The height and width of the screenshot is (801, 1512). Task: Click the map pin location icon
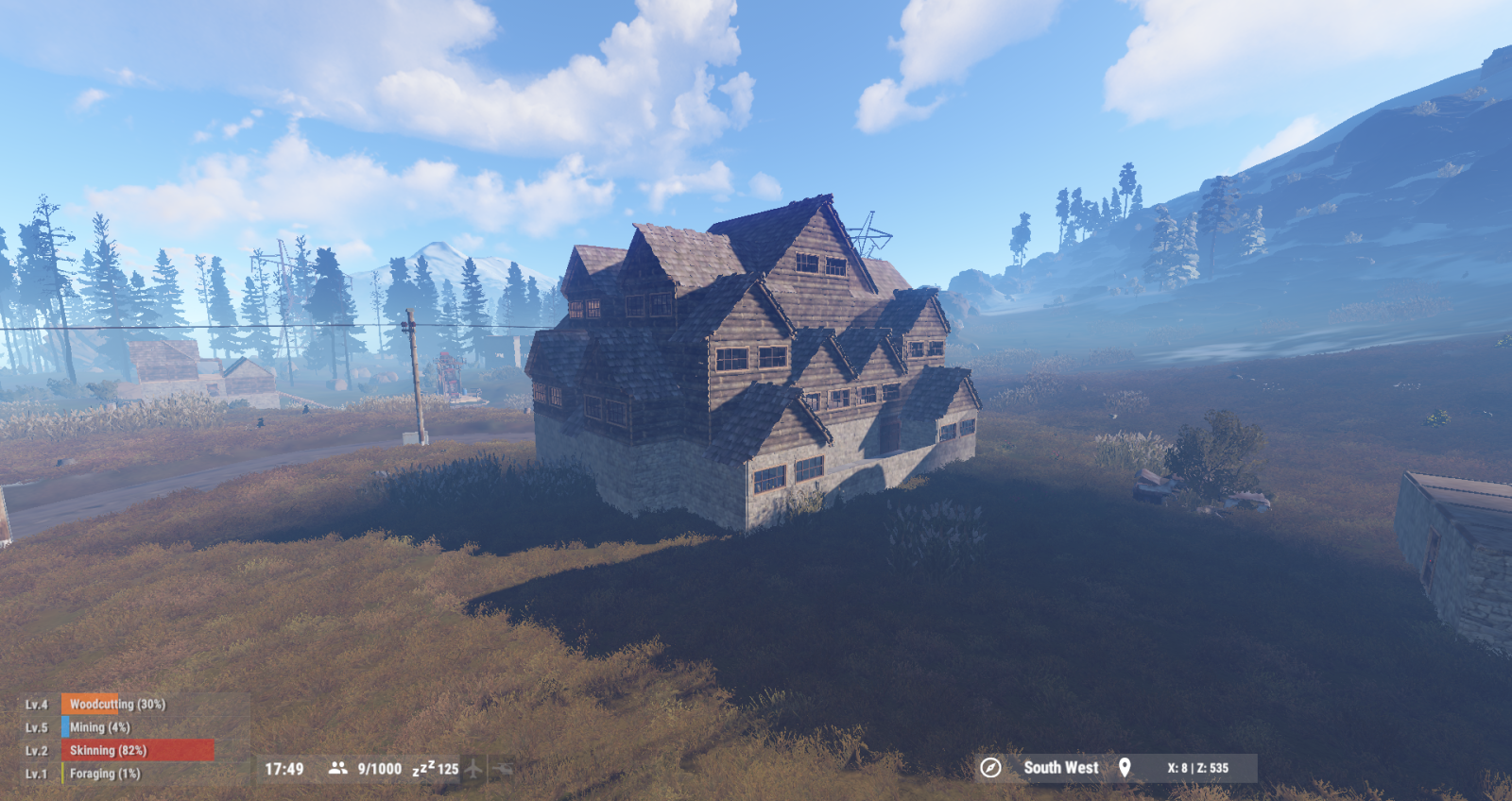(x=1125, y=768)
